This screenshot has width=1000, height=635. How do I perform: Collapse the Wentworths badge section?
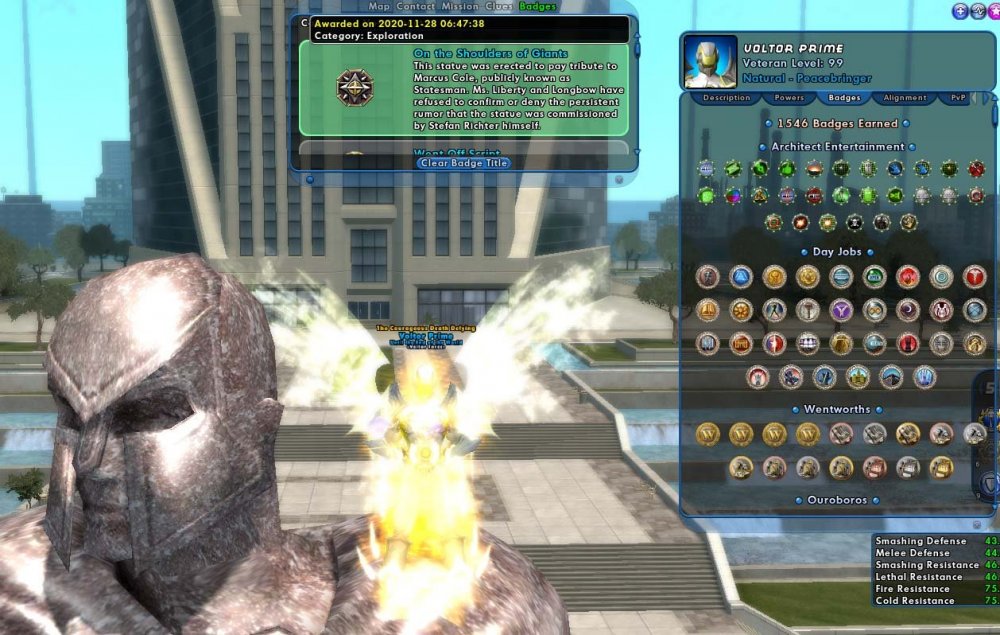tap(837, 409)
